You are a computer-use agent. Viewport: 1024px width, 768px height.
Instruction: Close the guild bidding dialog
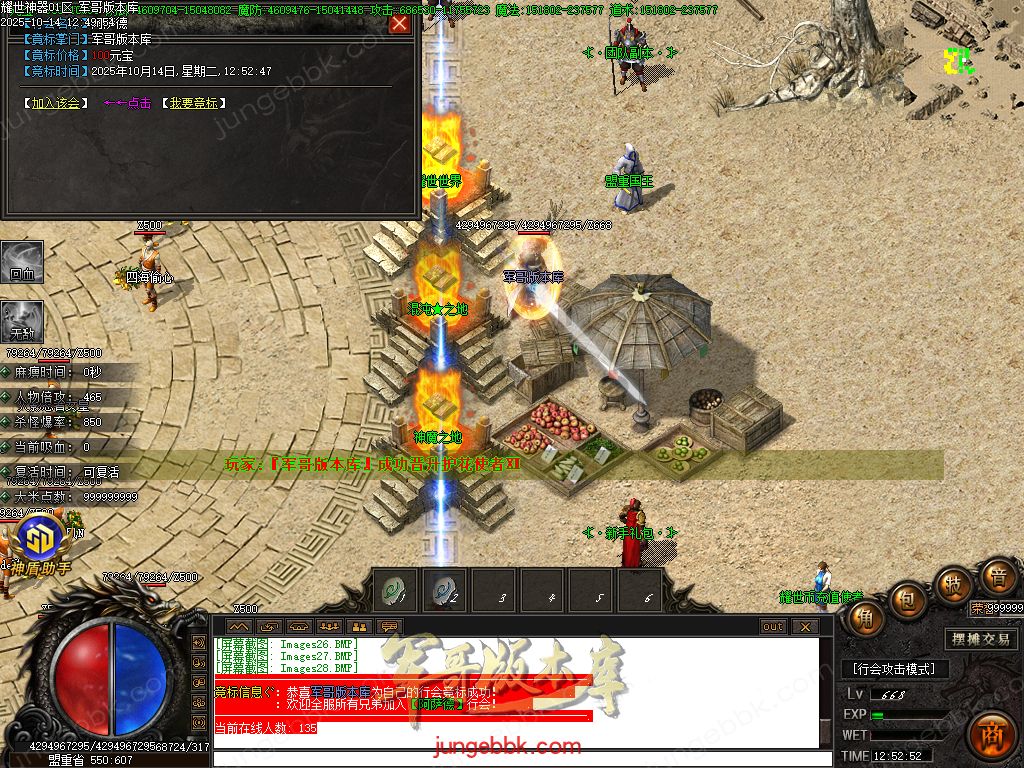pyautogui.click(x=399, y=23)
